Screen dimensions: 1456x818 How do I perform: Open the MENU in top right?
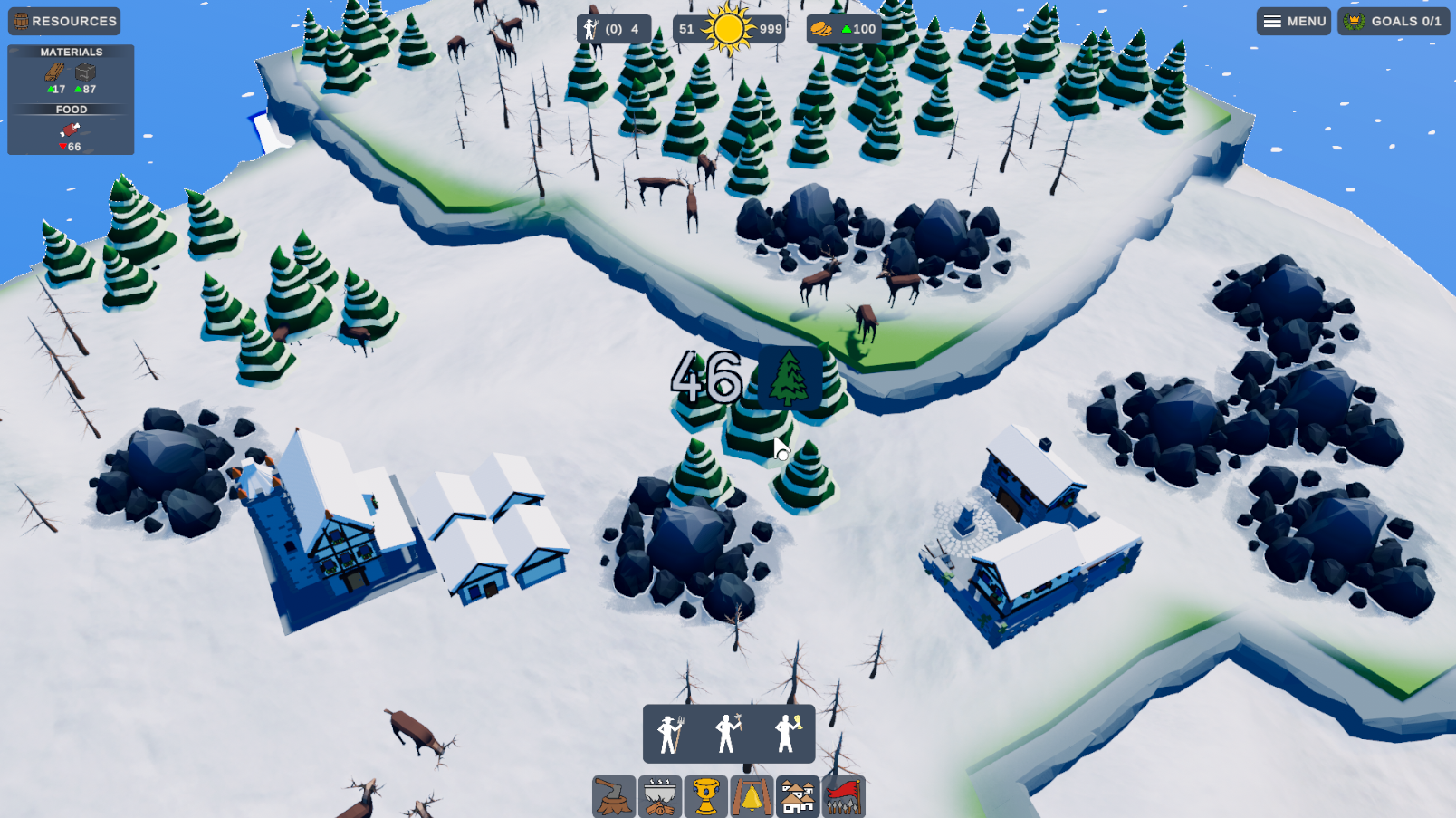tap(1293, 21)
